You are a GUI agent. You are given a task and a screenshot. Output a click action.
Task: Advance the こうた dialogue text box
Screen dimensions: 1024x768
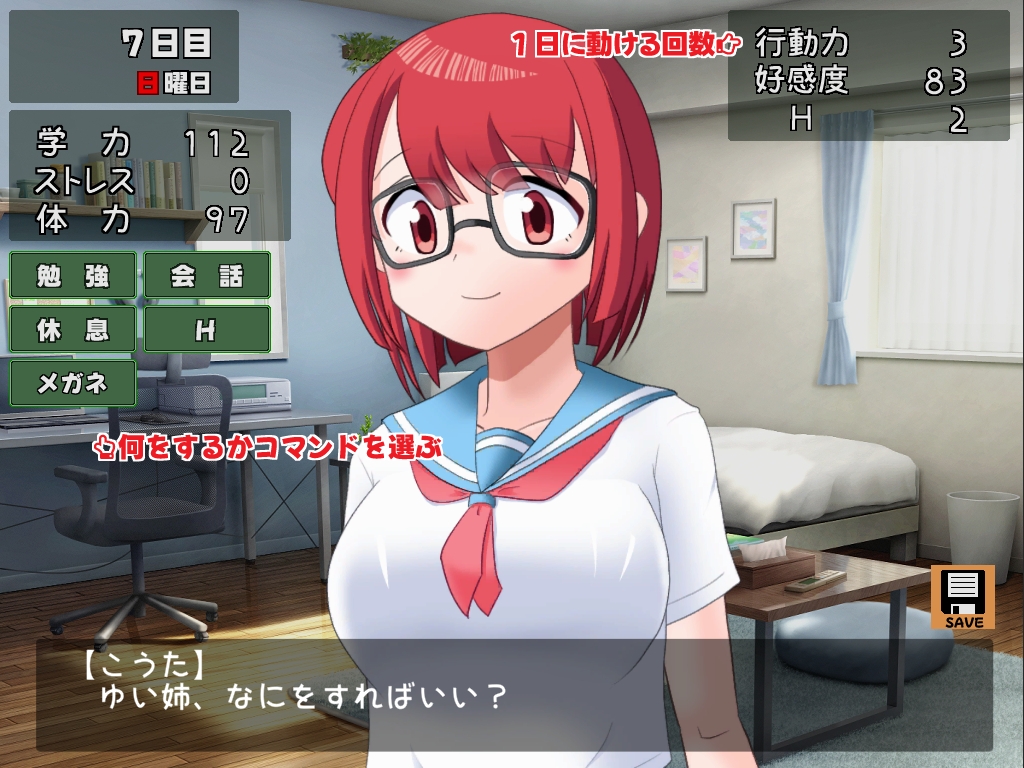click(x=514, y=695)
